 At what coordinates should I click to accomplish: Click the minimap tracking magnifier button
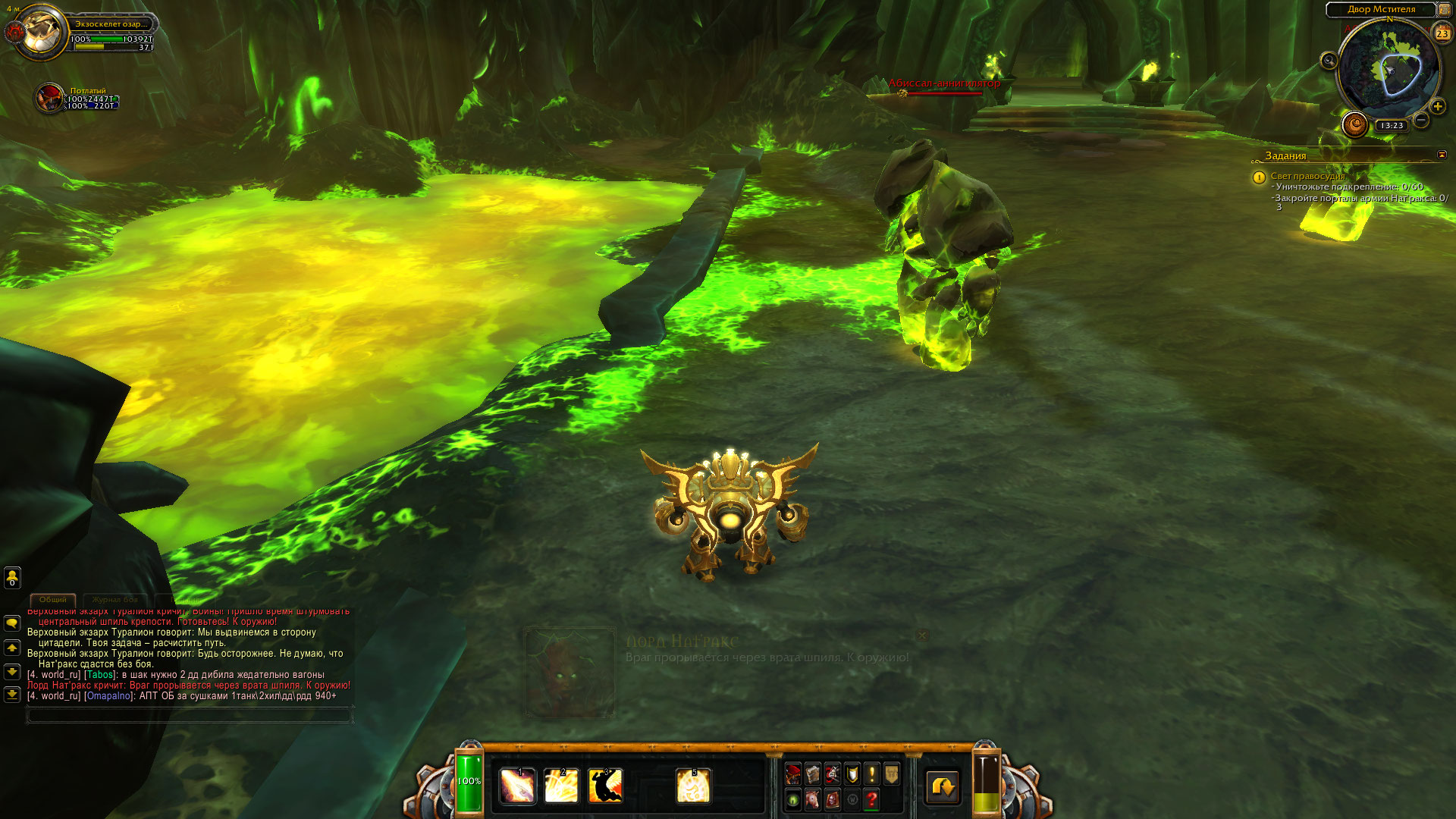point(1329,61)
